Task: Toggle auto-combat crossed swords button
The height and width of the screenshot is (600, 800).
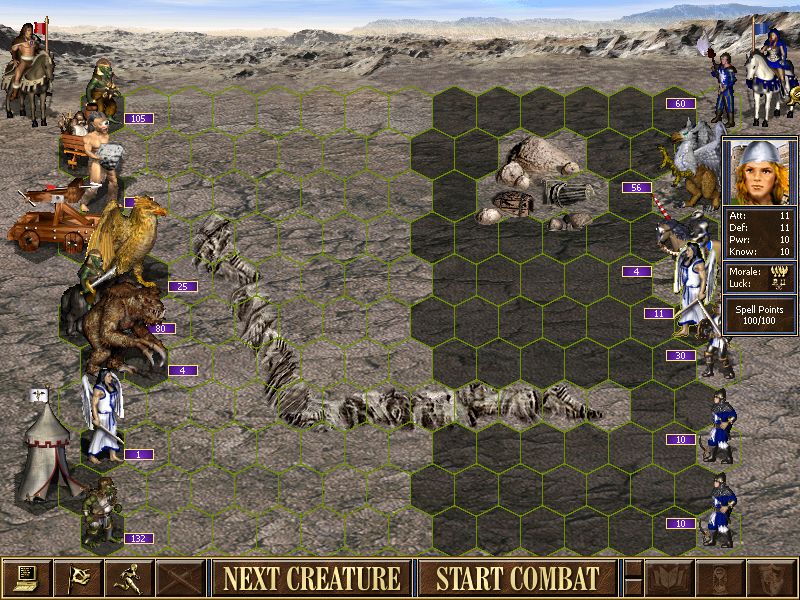Action: [x=181, y=578]
